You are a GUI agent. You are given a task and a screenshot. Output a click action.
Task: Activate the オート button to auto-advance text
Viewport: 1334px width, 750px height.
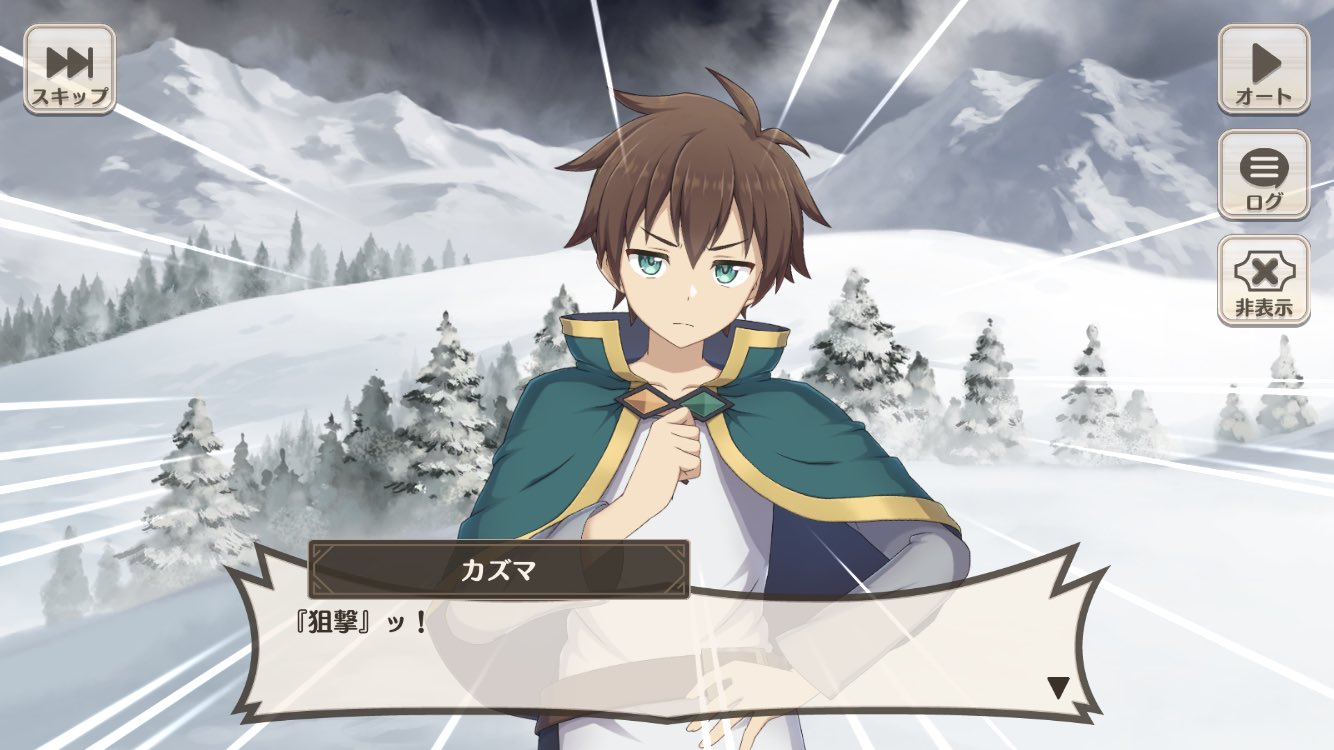(1265, 68)
